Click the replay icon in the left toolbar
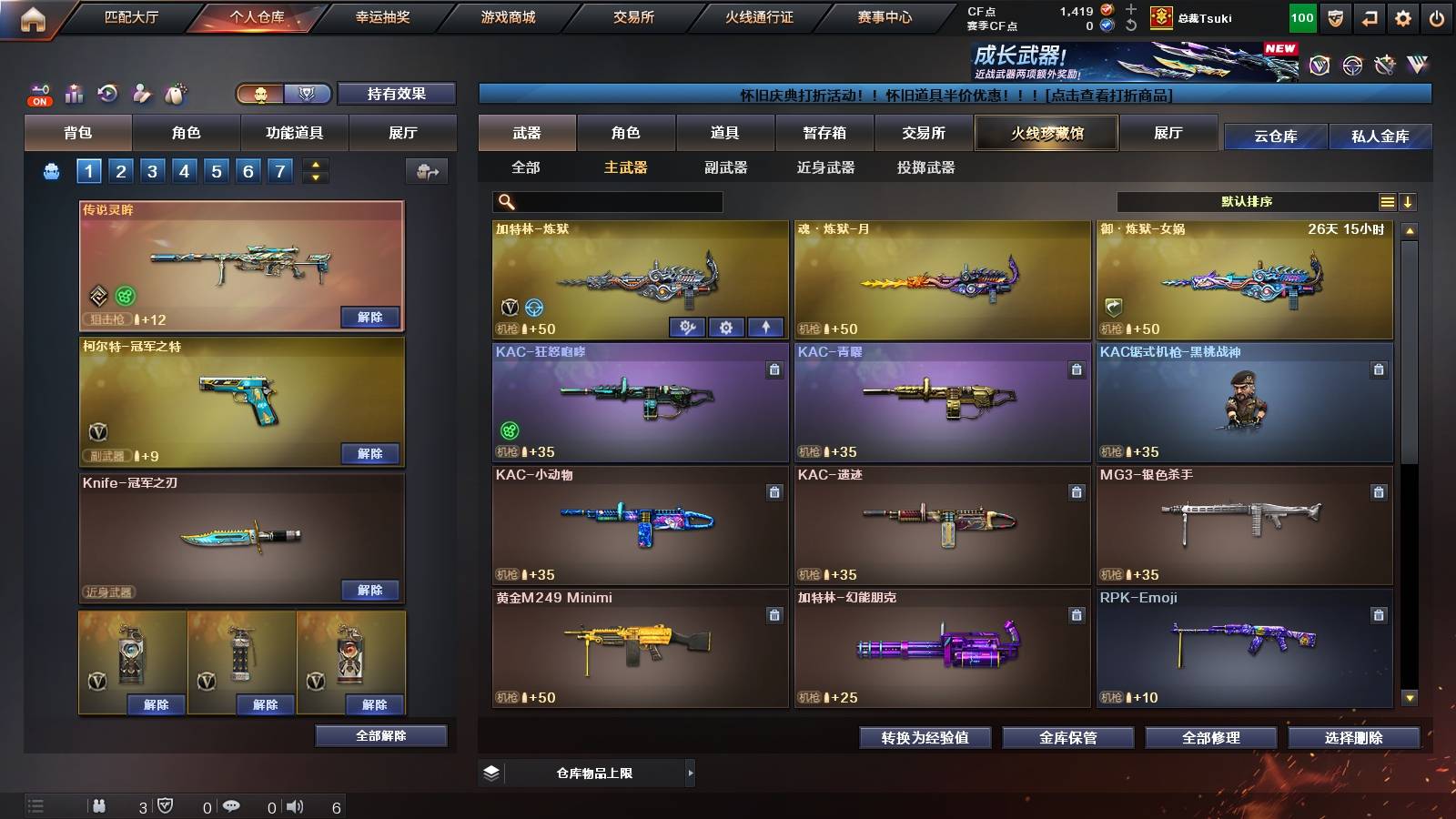The width and height of the screenshot is (1456, 819). tap(107, 91)
